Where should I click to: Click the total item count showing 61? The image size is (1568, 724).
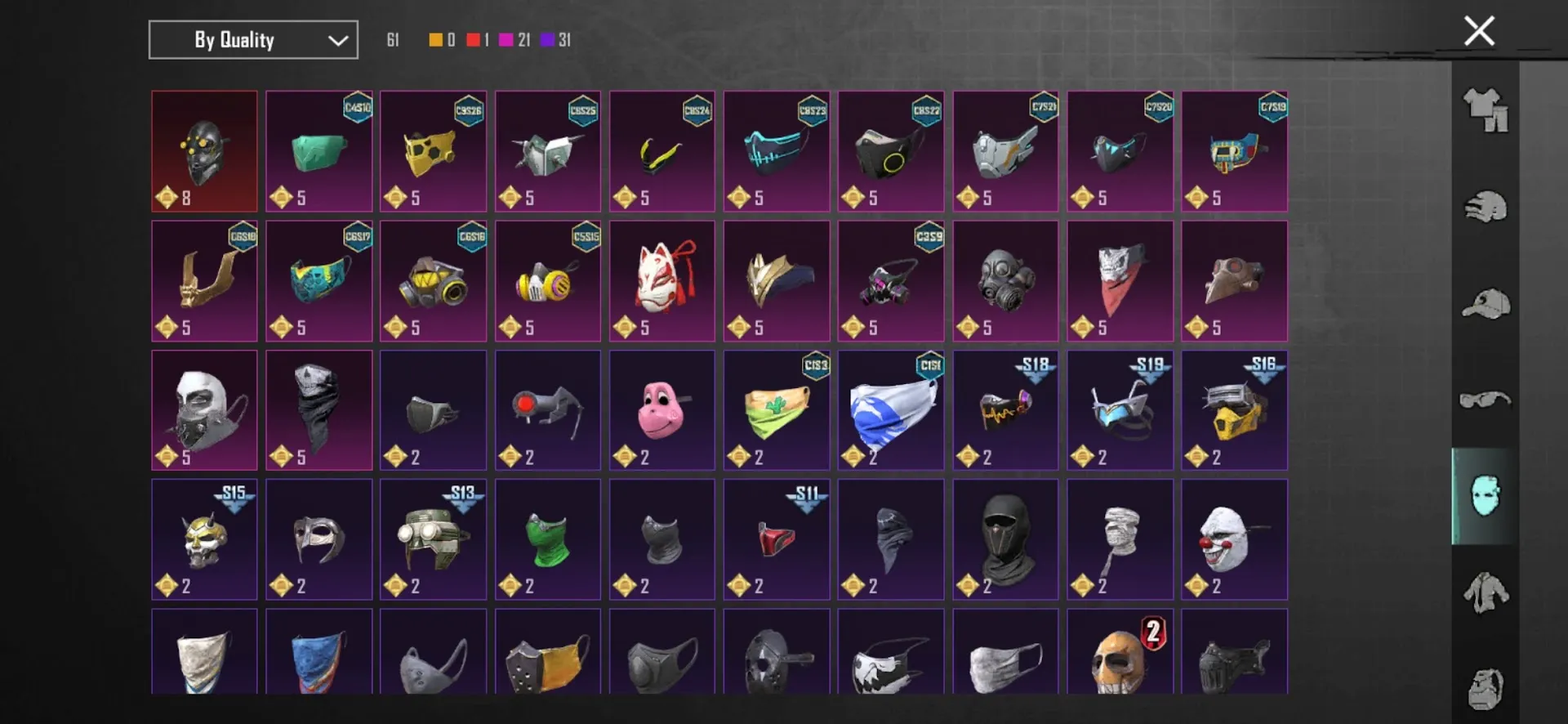(393, 38)
